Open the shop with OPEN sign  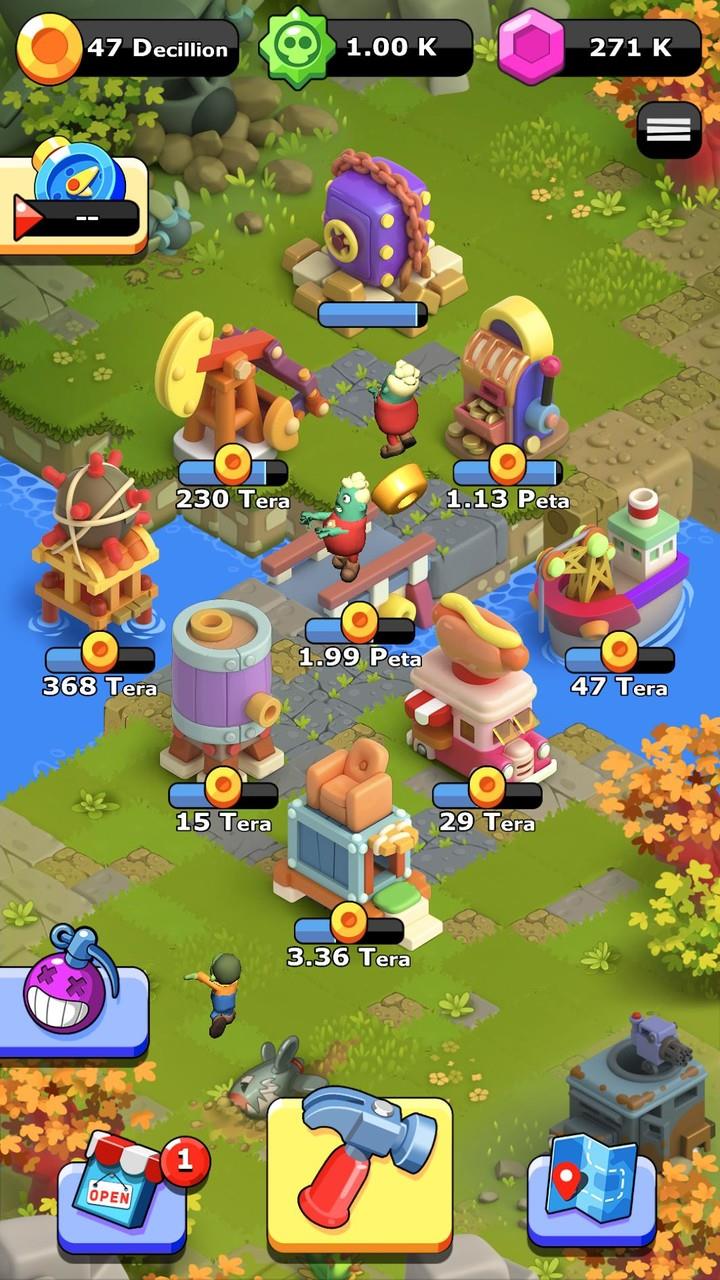[x=122, y=1192]
